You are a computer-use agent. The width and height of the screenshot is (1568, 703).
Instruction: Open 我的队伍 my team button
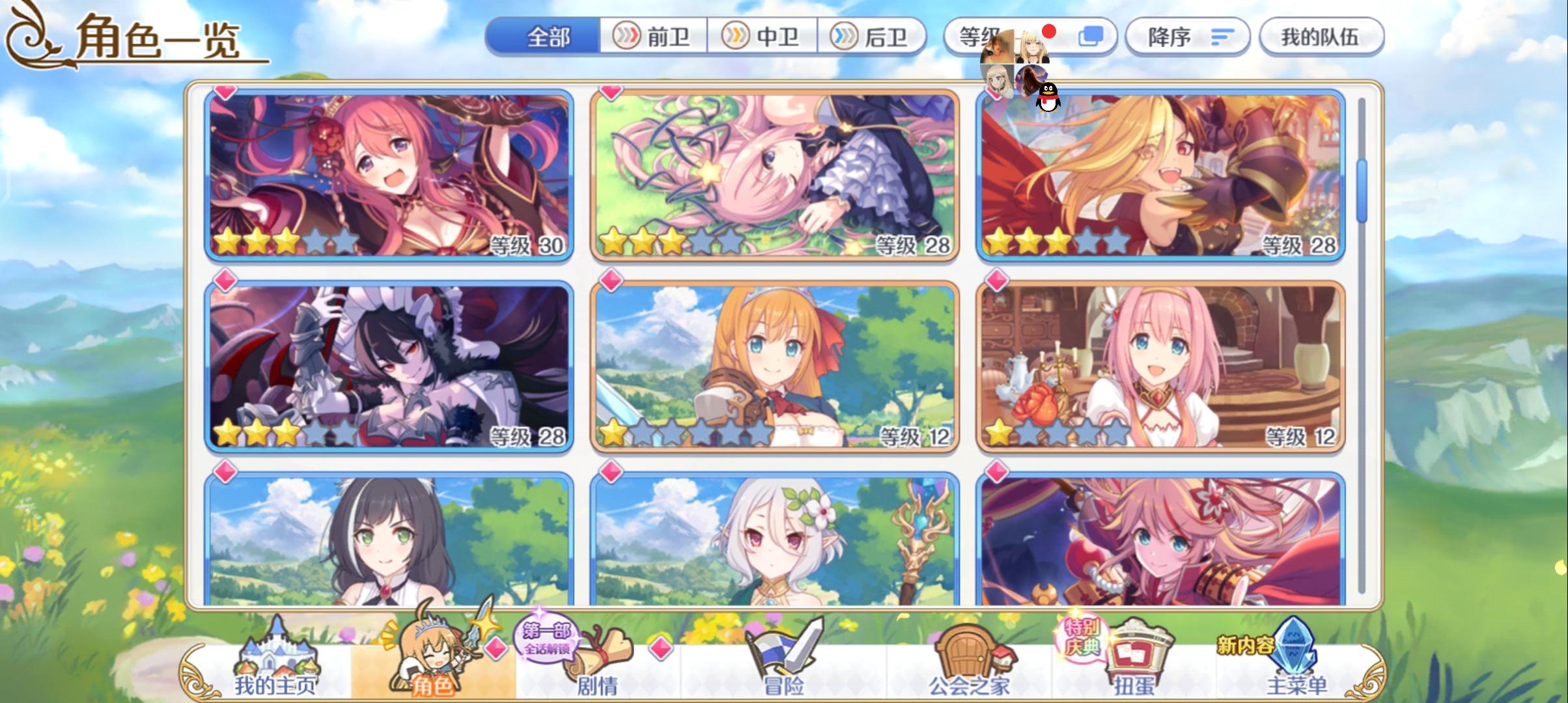tap(1321, 36)
